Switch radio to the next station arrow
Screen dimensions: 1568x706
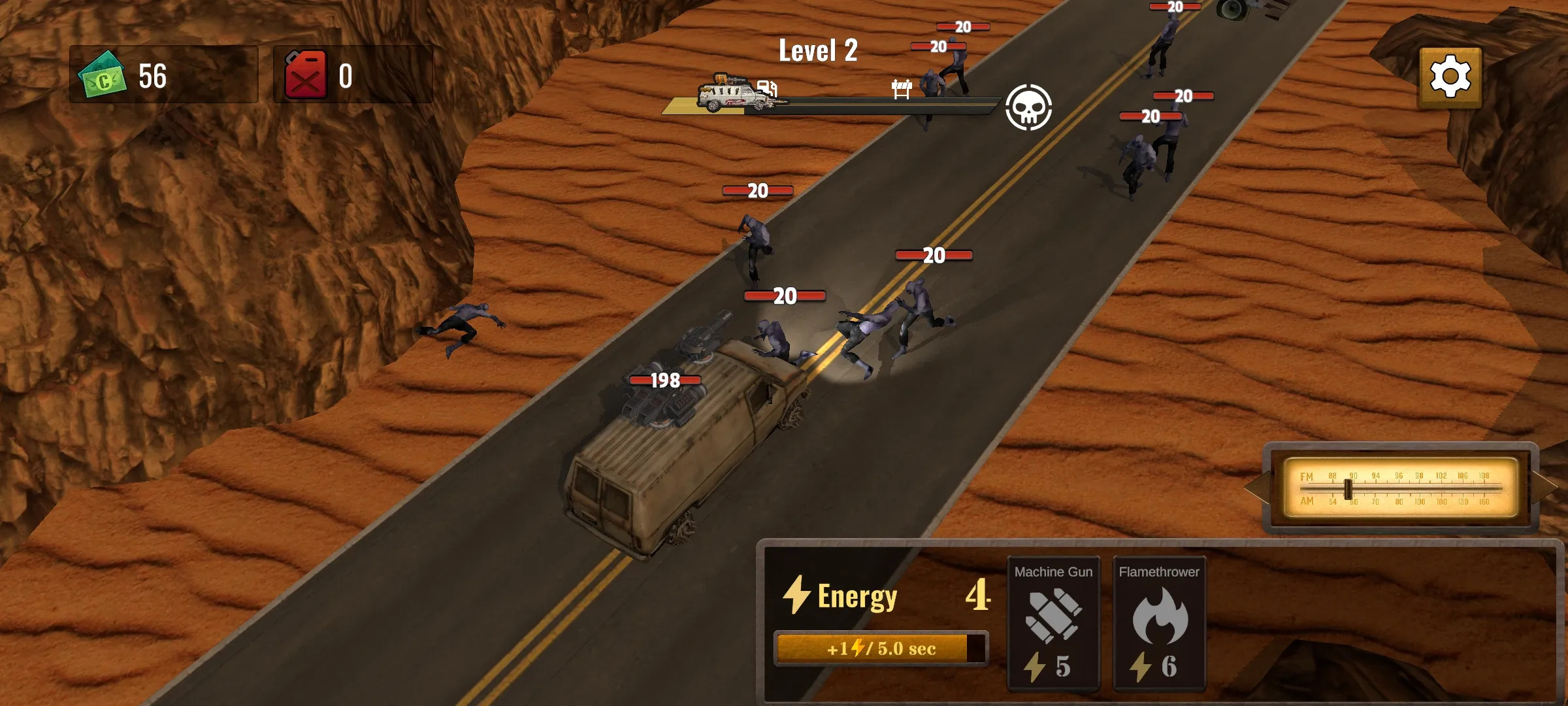click(x=1544, y=488)
